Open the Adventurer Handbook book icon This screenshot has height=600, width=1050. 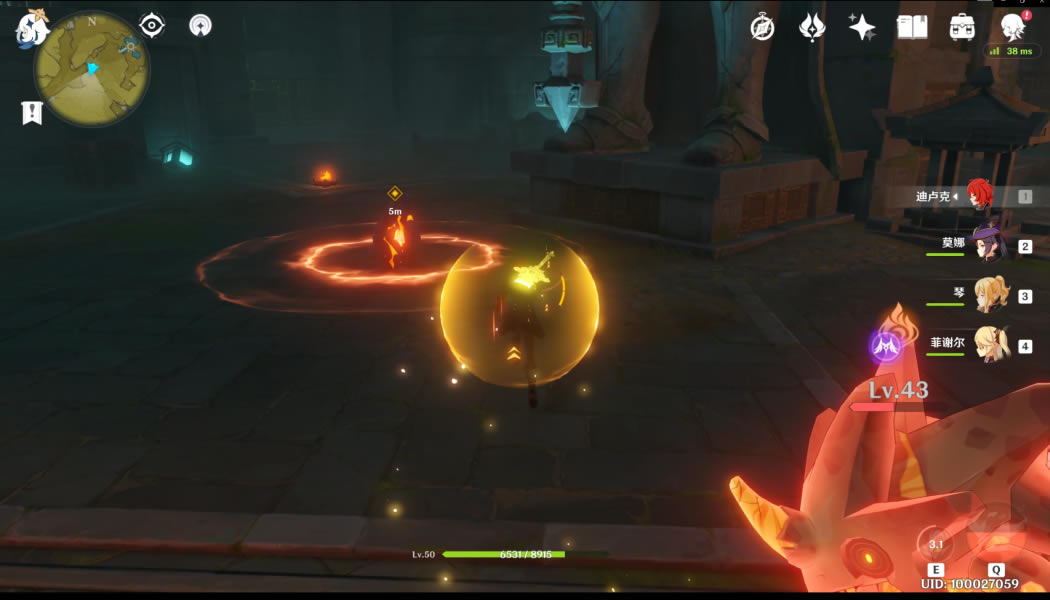912,27
